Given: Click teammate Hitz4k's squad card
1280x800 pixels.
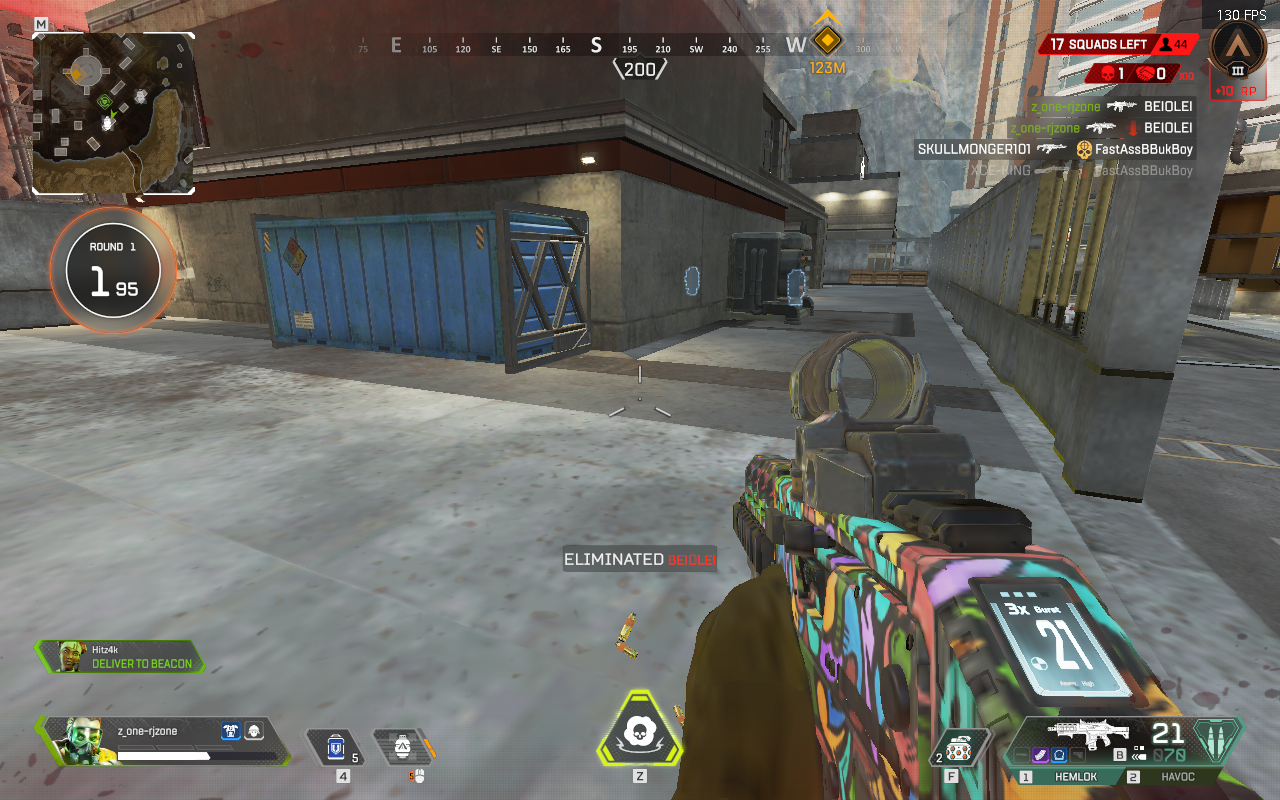Looking at the screenshot, I should [x=120, y=656].
